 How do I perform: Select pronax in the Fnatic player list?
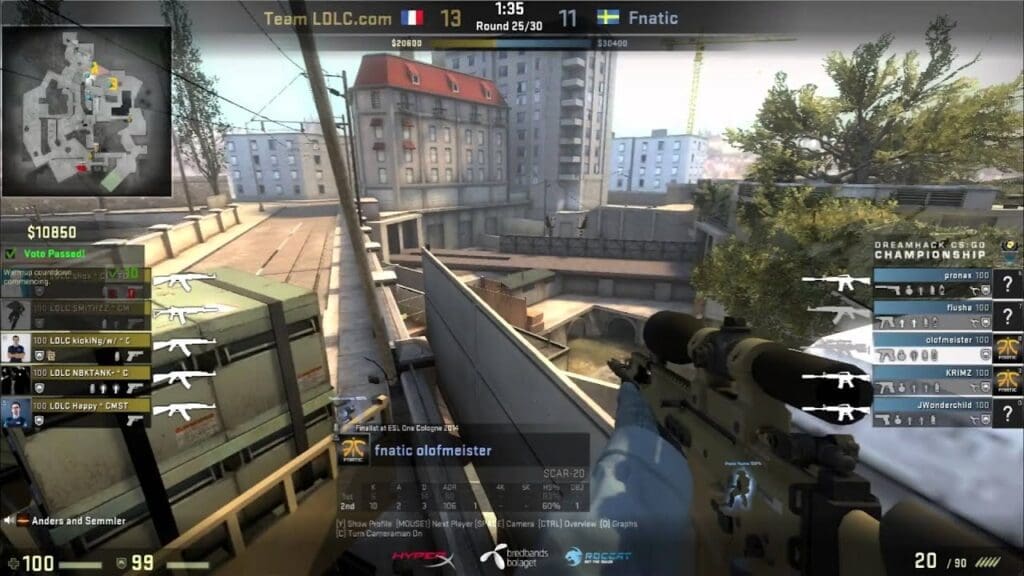coord(933,282)
